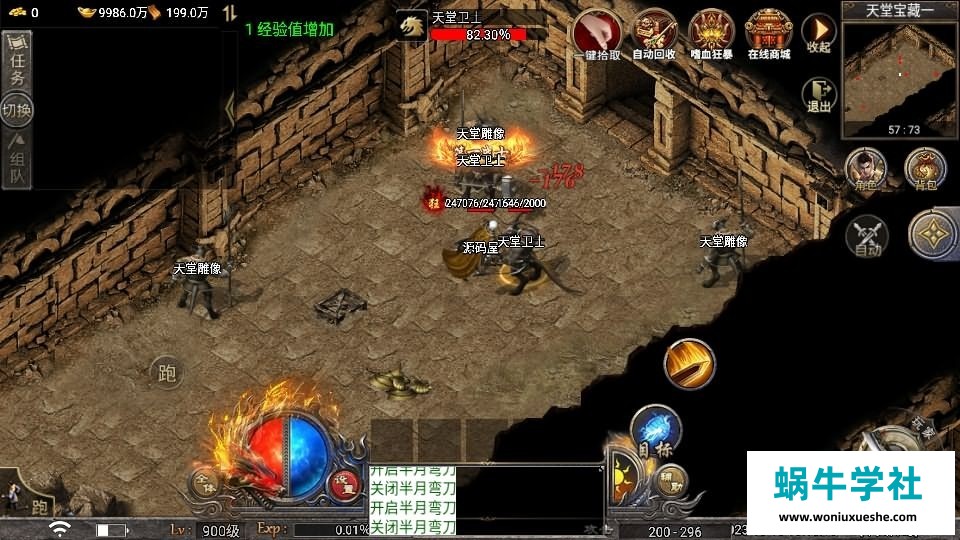Tap the blue 目标 target button

click(655, 432)
